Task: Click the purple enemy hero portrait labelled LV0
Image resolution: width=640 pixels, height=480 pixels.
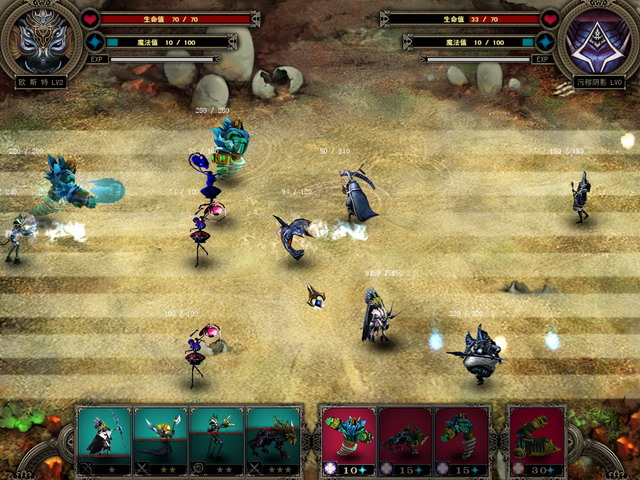Action: click(x=598, y=40)
